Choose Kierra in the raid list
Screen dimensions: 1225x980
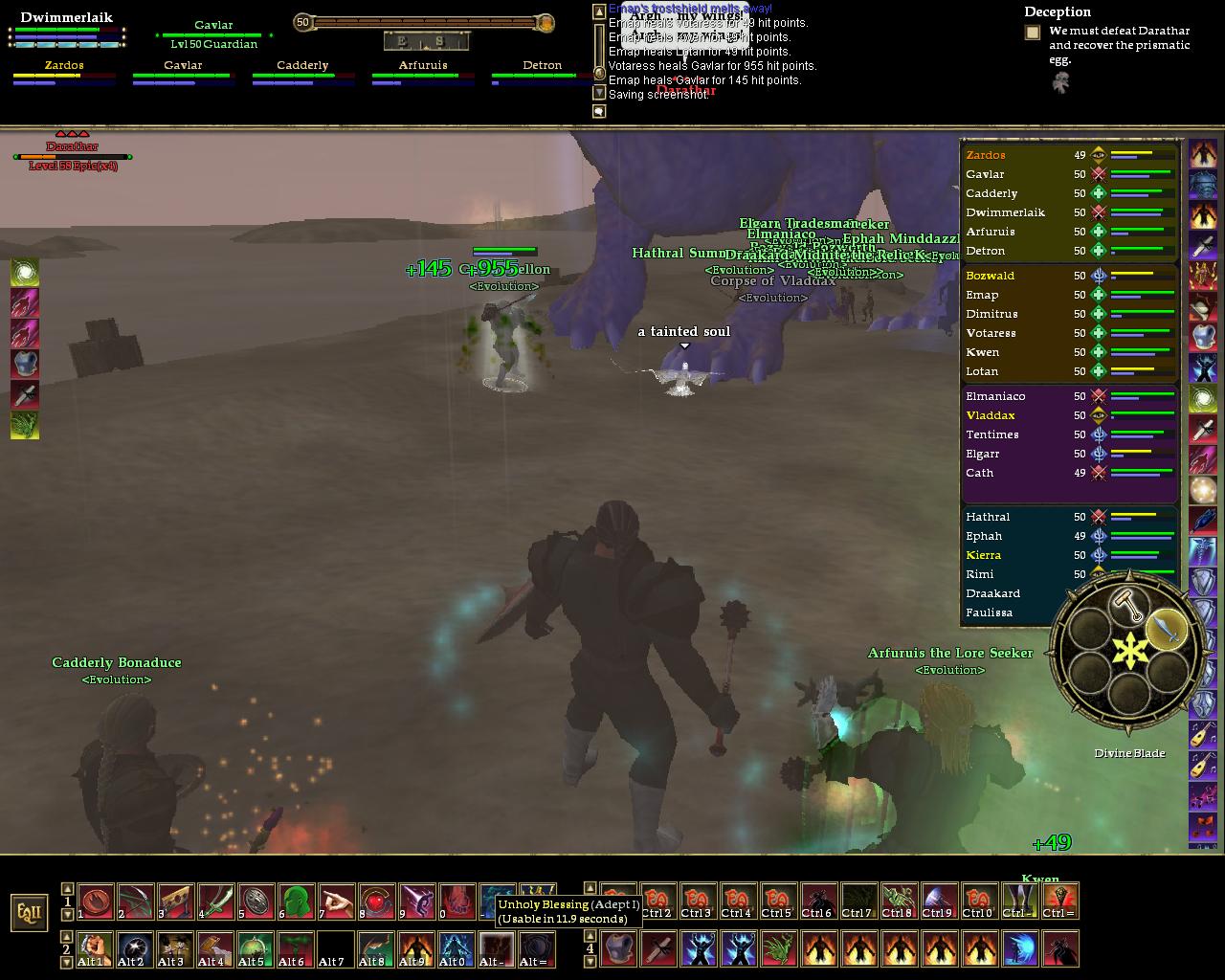coord(984,555)
